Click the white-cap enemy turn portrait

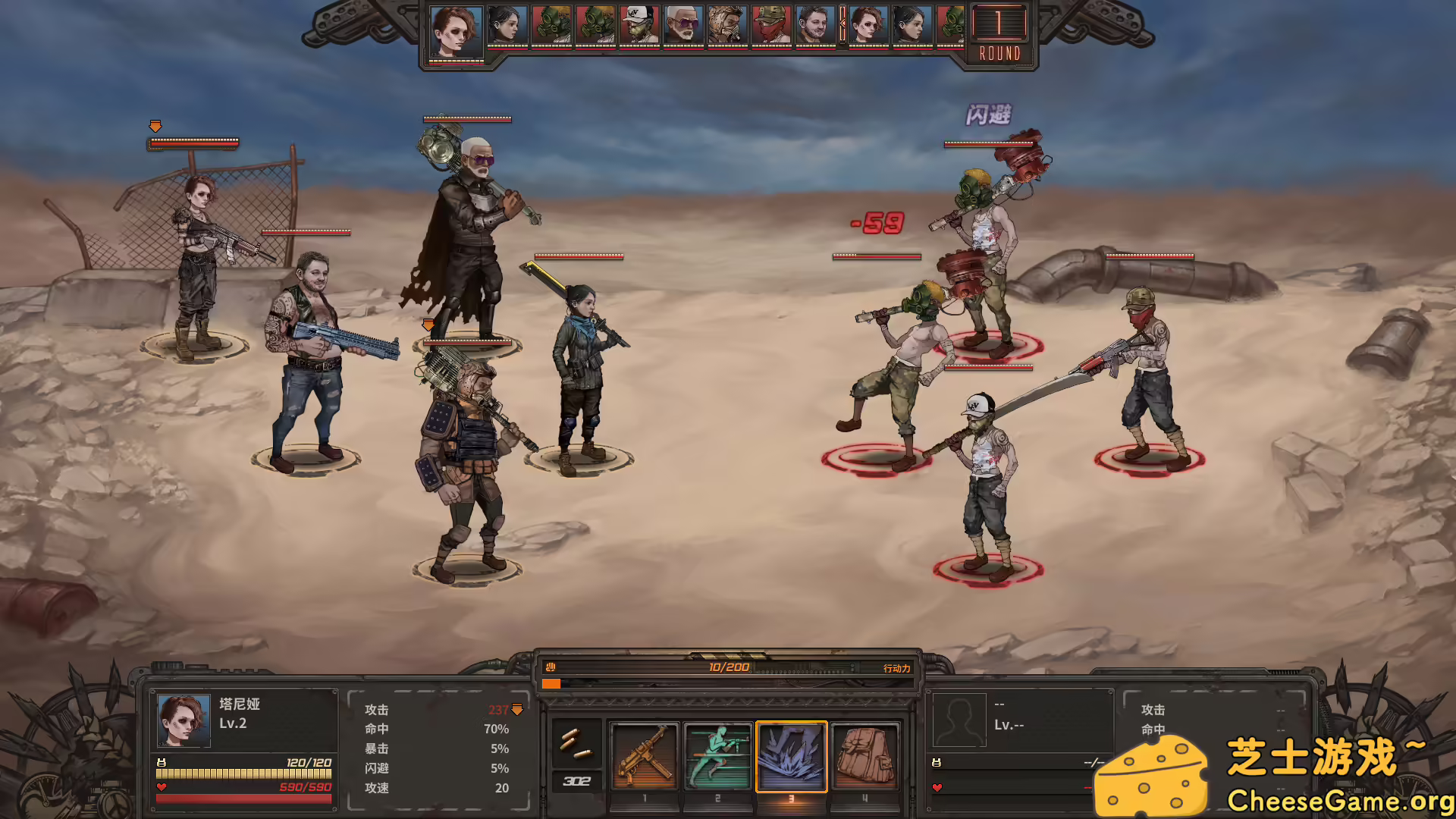(639, 26)
